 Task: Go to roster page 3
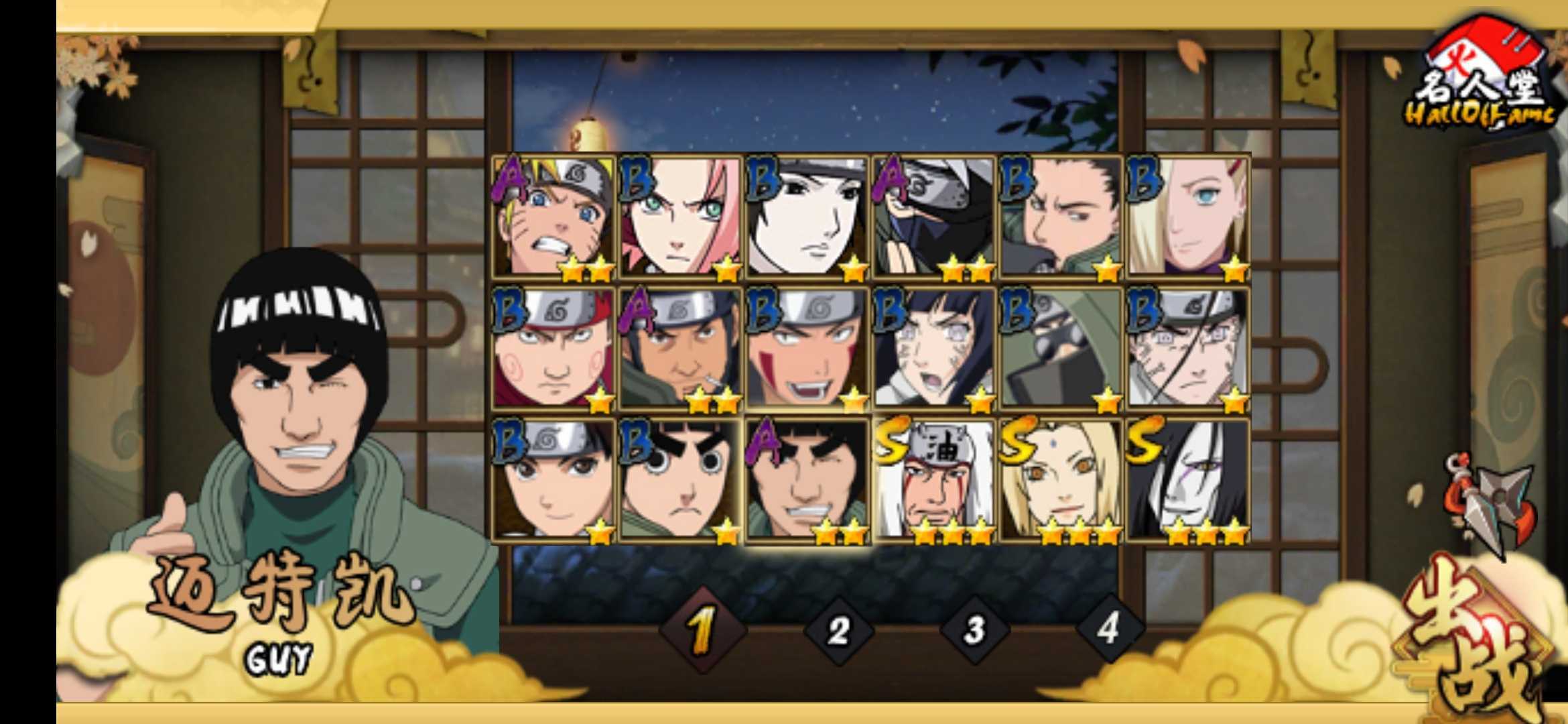[974, 630]
